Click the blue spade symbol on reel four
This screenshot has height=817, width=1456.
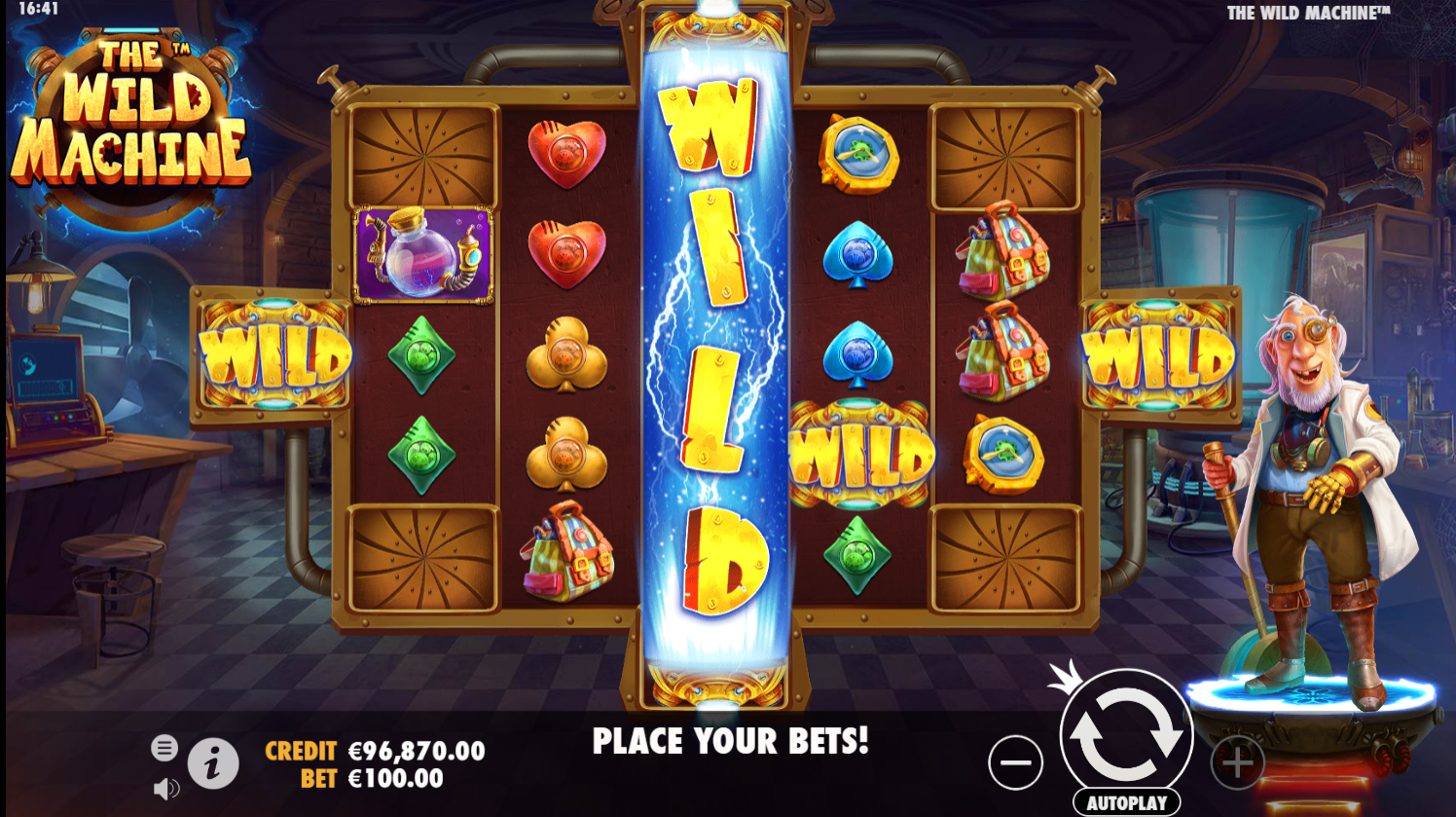860,256
